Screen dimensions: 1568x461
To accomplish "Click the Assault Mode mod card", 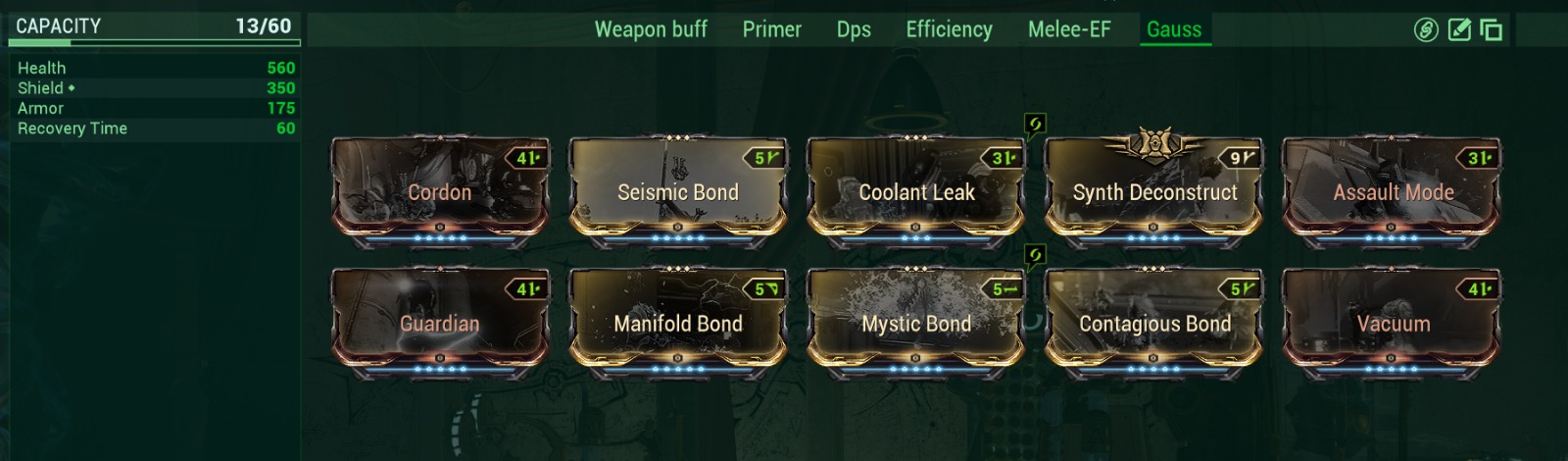I will (x=1393, y=191).
